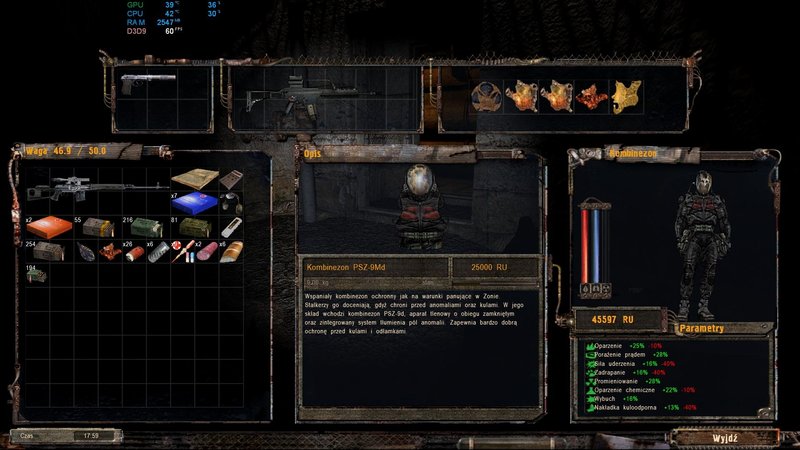Viewport: 800px width, 450px height.
Task: Select the yellow artifact on the belt
Action: tap(627, 96)
